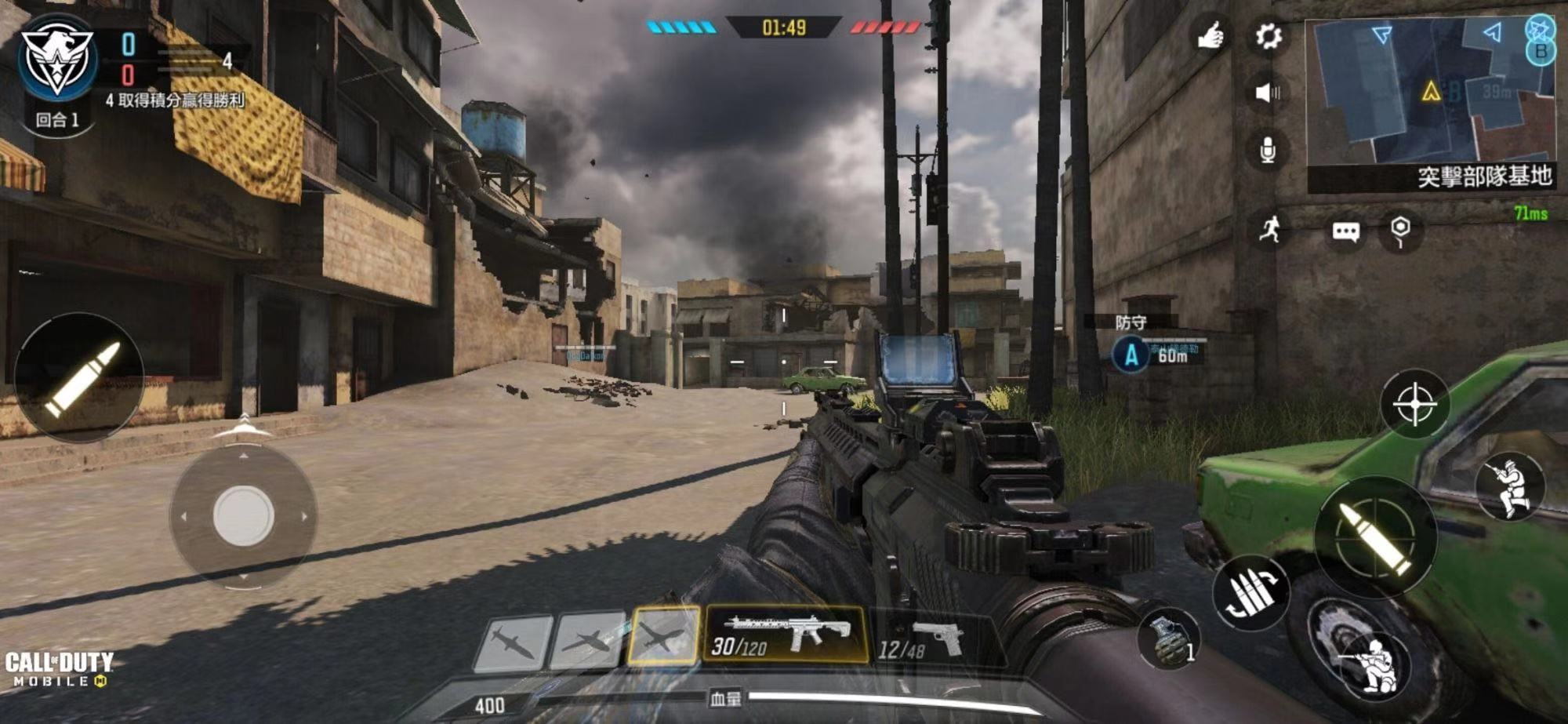Tap the thumbs-up like button
The height and width of the screenshot is (724, 1568).
(x=1210, y=35)
